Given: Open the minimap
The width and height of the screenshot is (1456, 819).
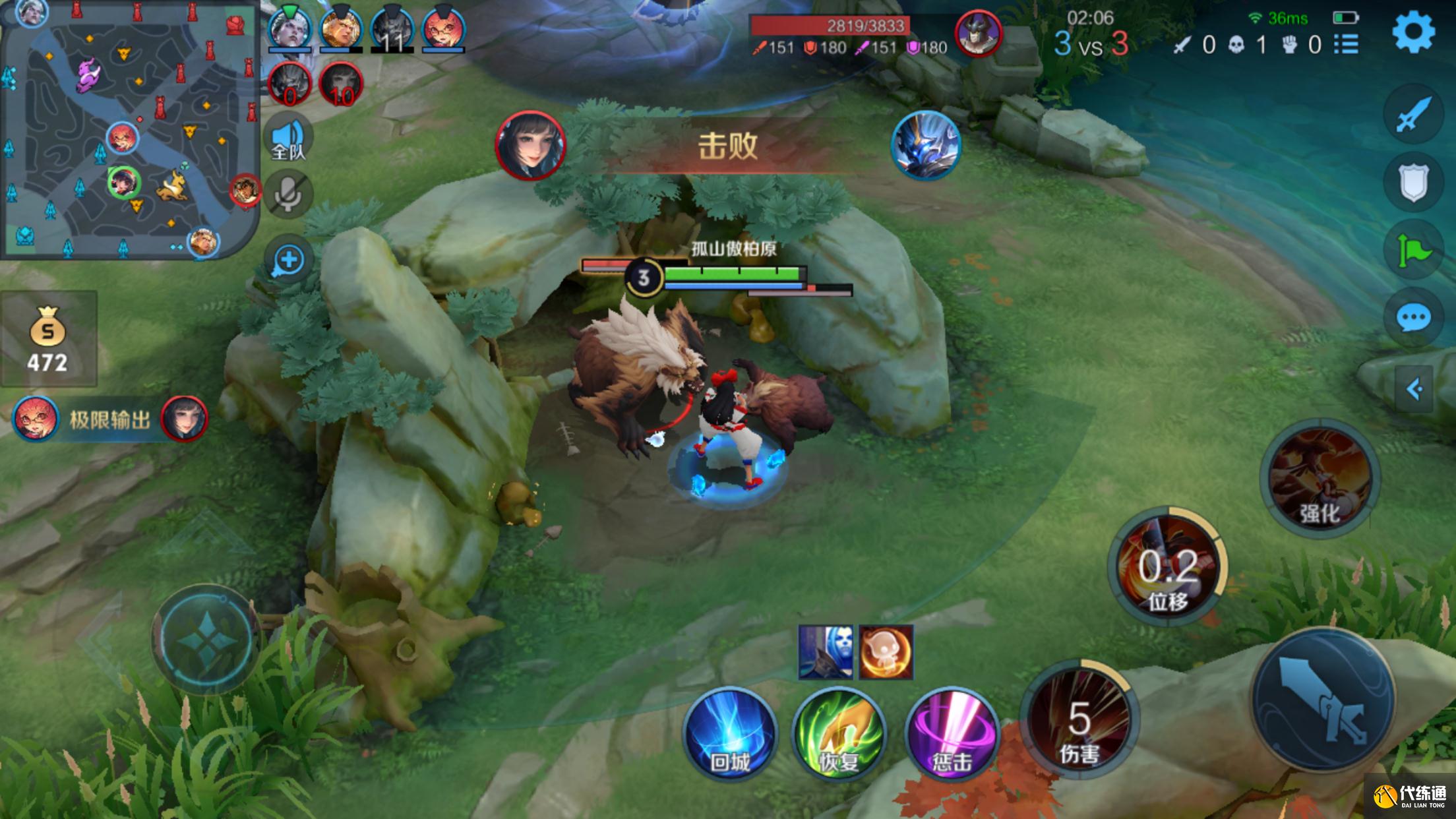Looking at the screenshot, I should tap(129, 129).
